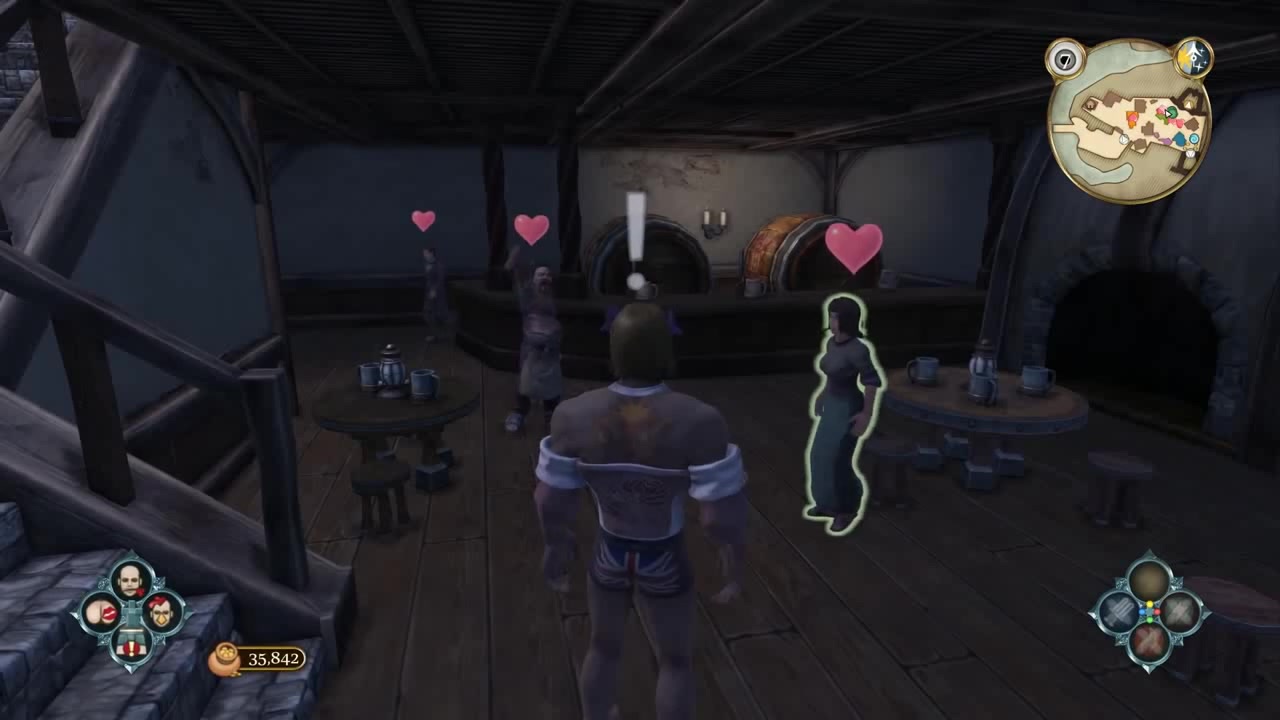Click the sun and moon time icon
Image resolution: width=1280 pixels, height=720 pixels.
pyautogui.click(x=1193, y=57)
